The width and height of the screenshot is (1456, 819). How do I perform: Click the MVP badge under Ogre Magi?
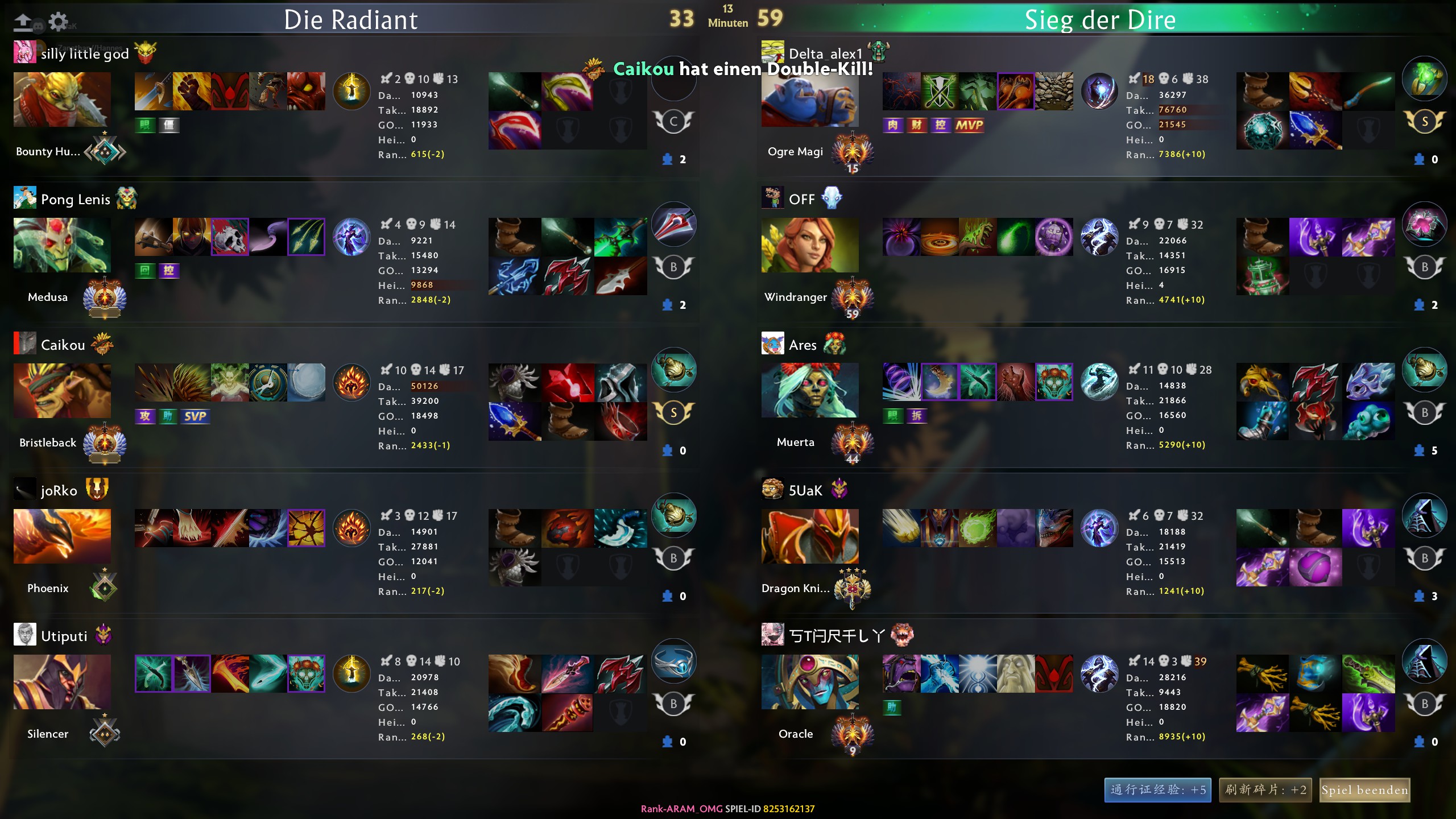(969, 125)
